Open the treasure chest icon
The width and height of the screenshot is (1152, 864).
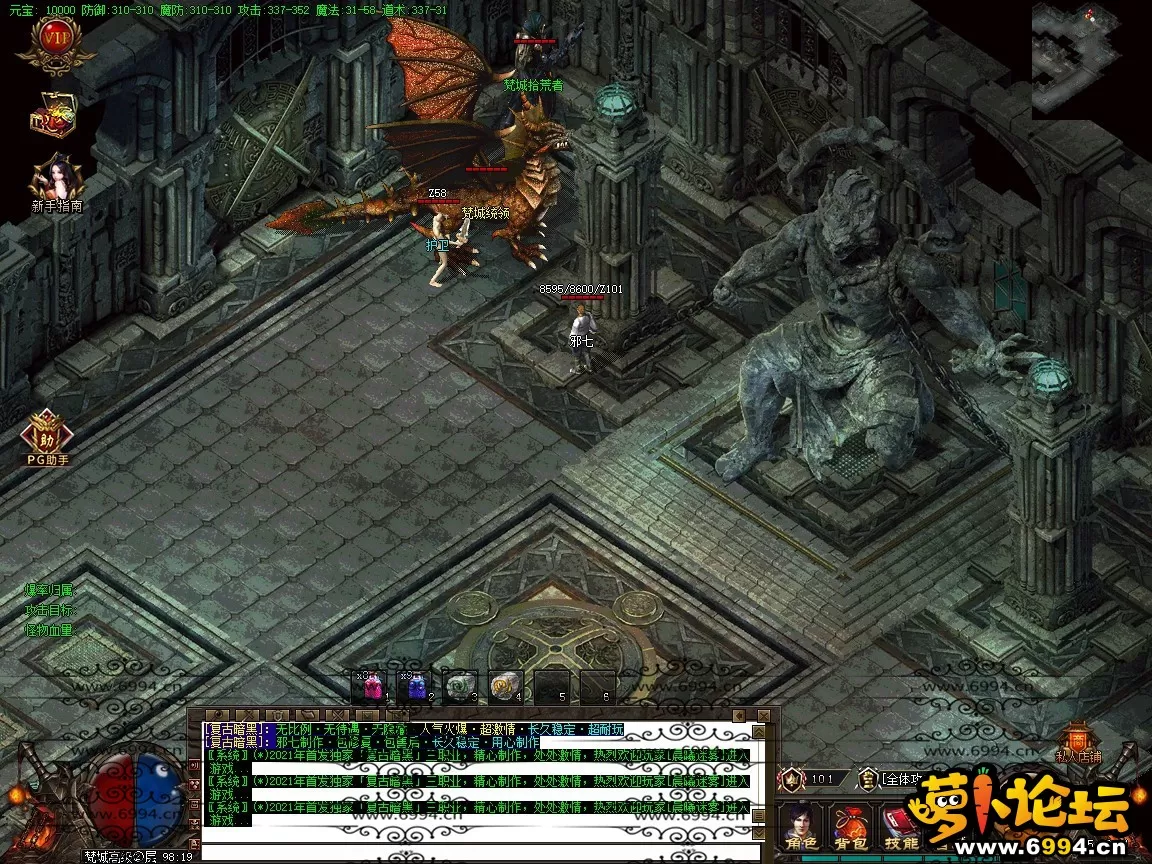[x=55, y=117]
